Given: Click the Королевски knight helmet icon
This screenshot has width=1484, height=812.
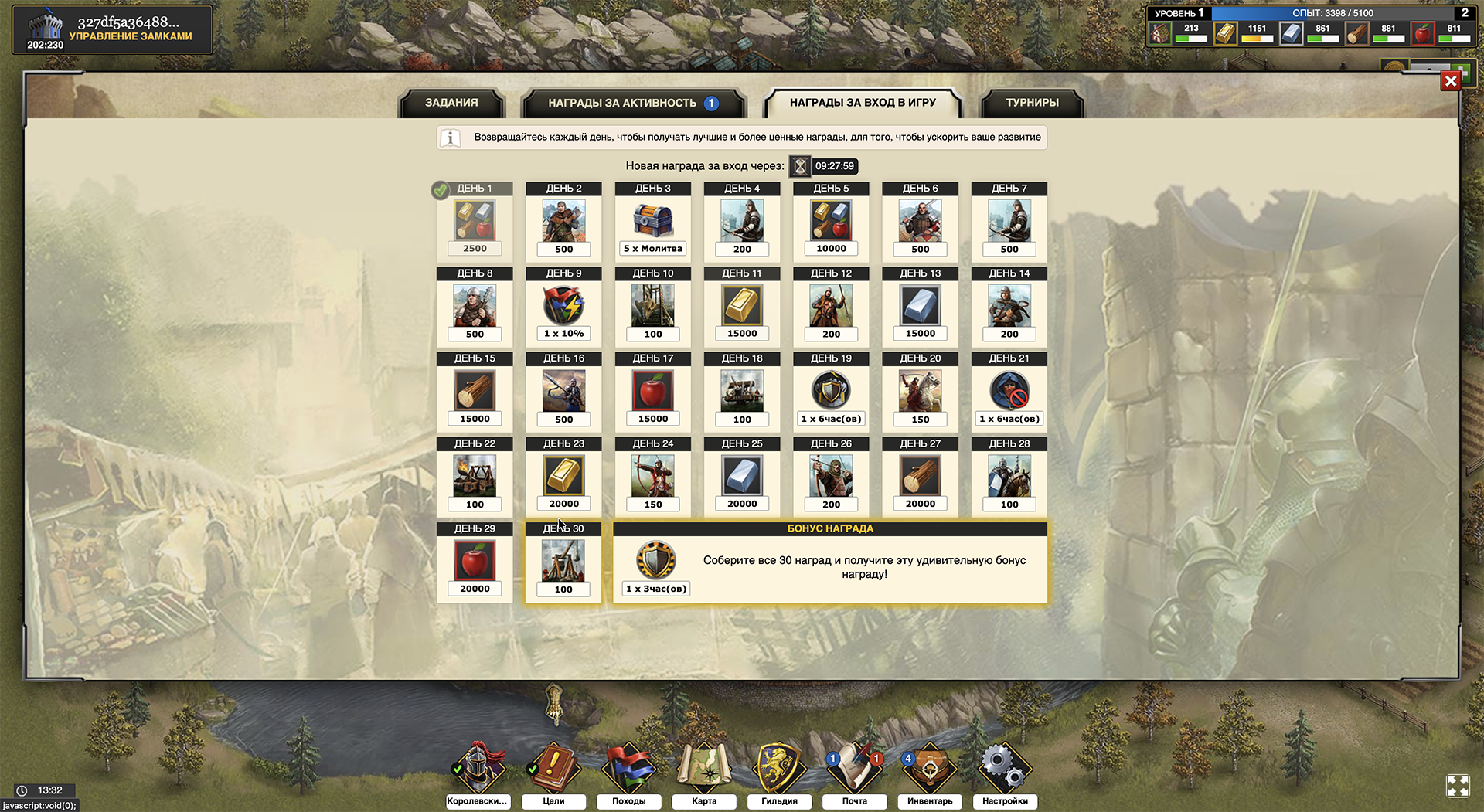Looking at the screenshot, I should point(478,765).
